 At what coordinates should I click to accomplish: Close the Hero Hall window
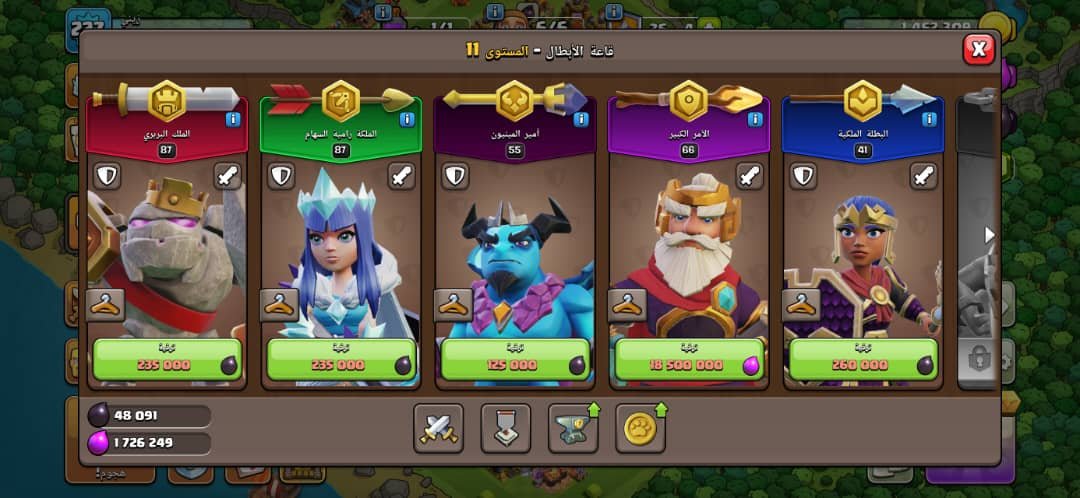pyautogui.click(x=978, y=48)
